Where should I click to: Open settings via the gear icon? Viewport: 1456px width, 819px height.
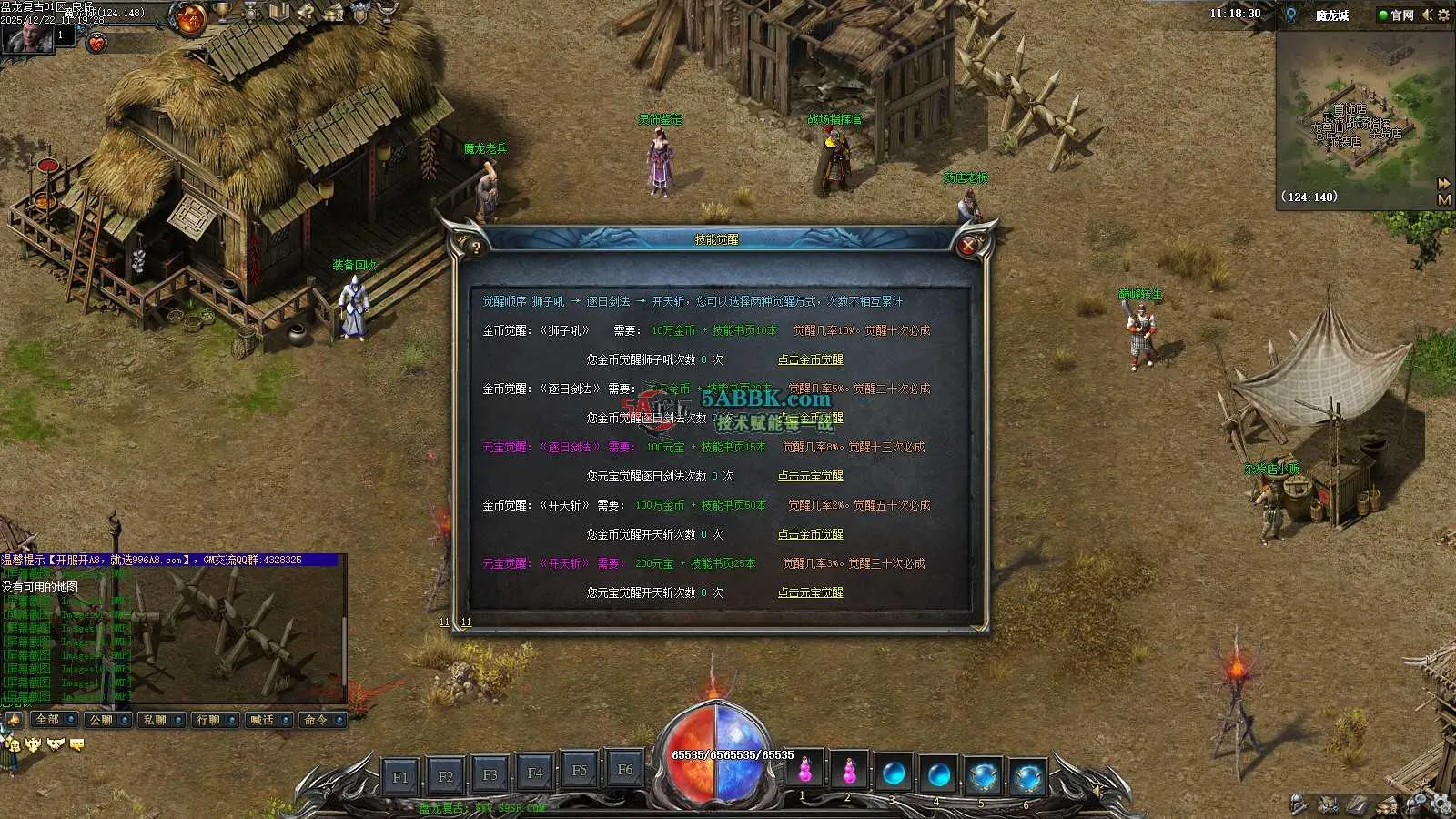(x=1443, y=15)
